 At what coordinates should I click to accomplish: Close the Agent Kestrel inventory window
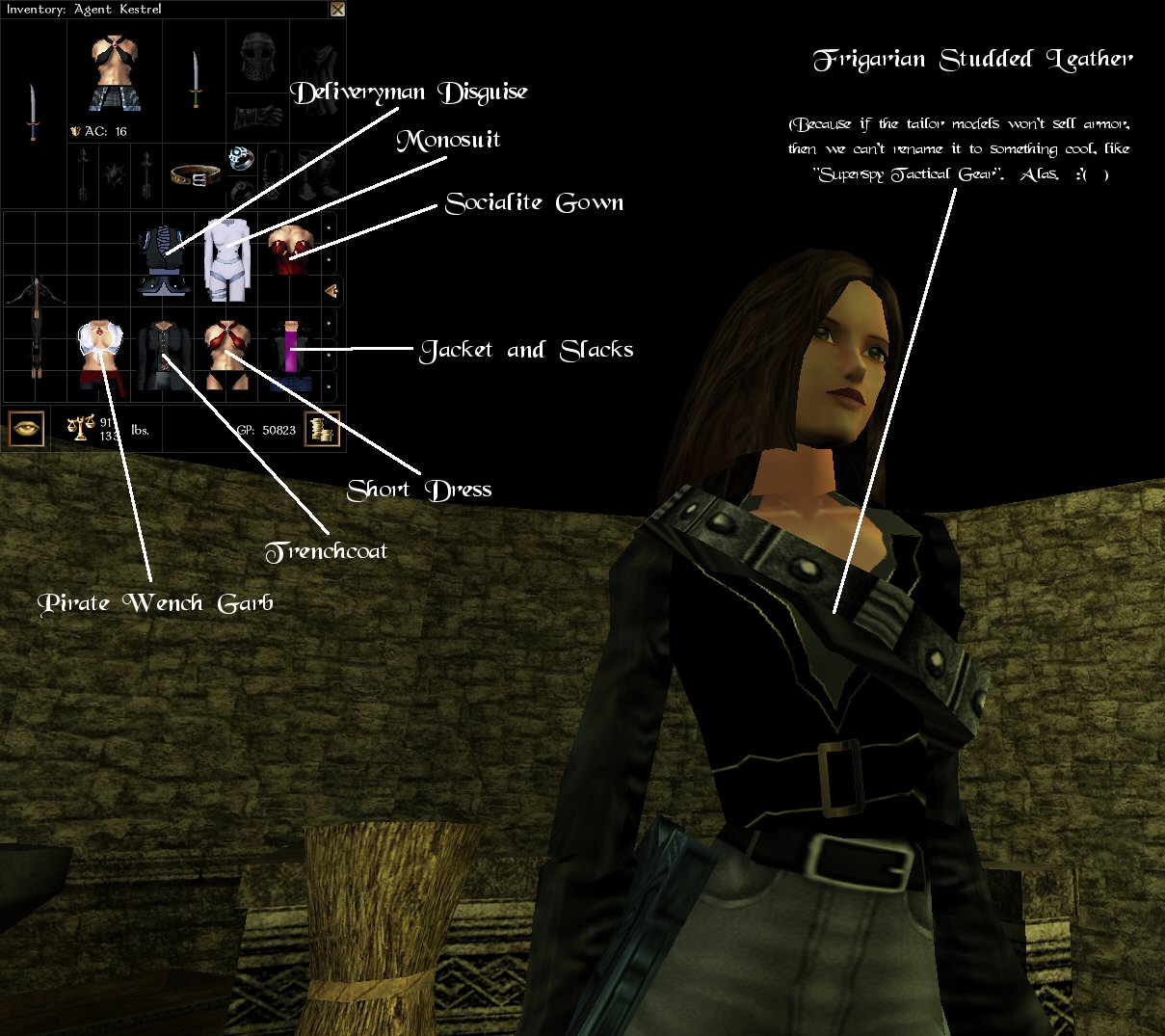coord(337,10)
